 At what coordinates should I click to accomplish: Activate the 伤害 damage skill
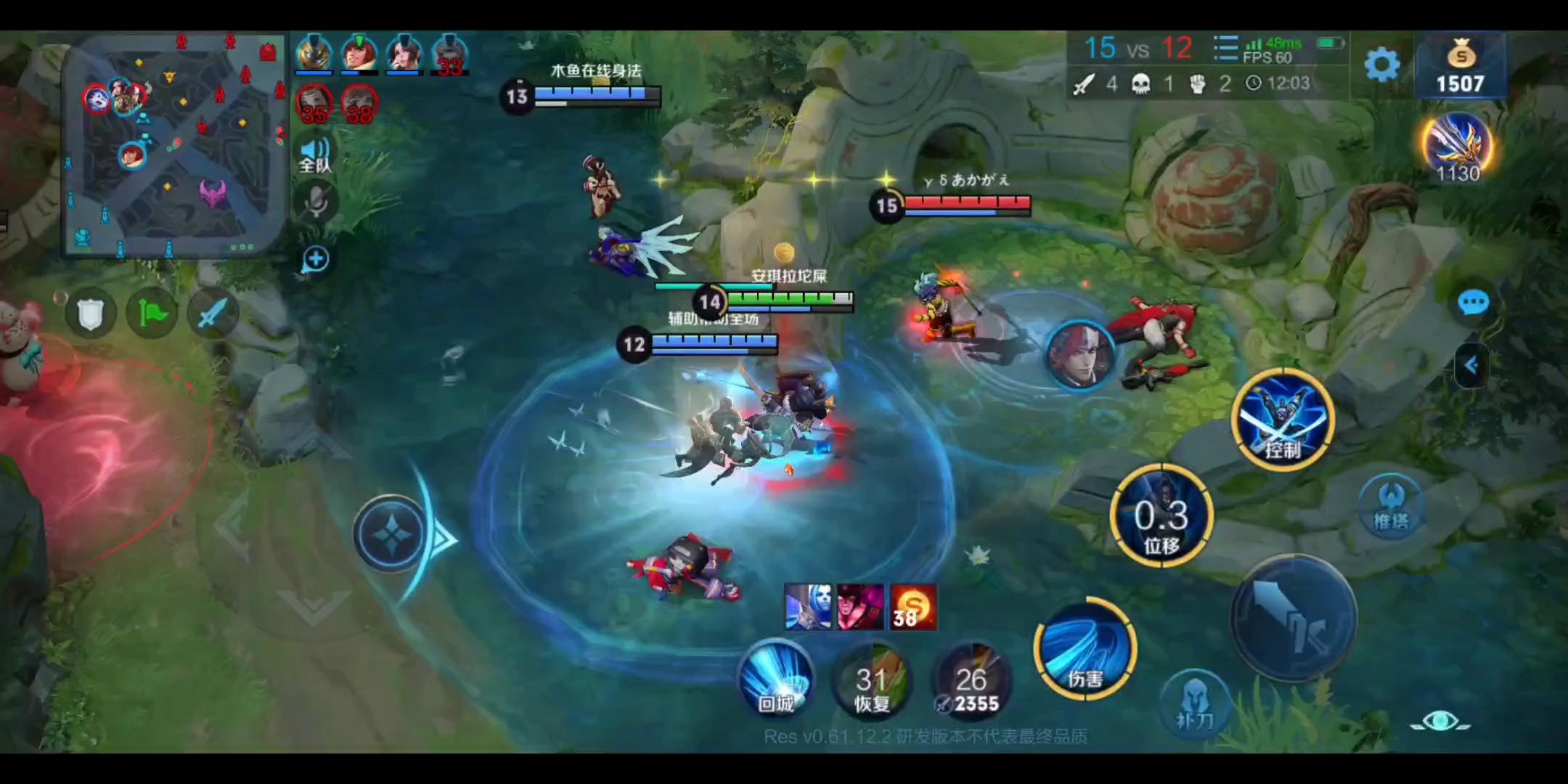[x=1085, y=650]
